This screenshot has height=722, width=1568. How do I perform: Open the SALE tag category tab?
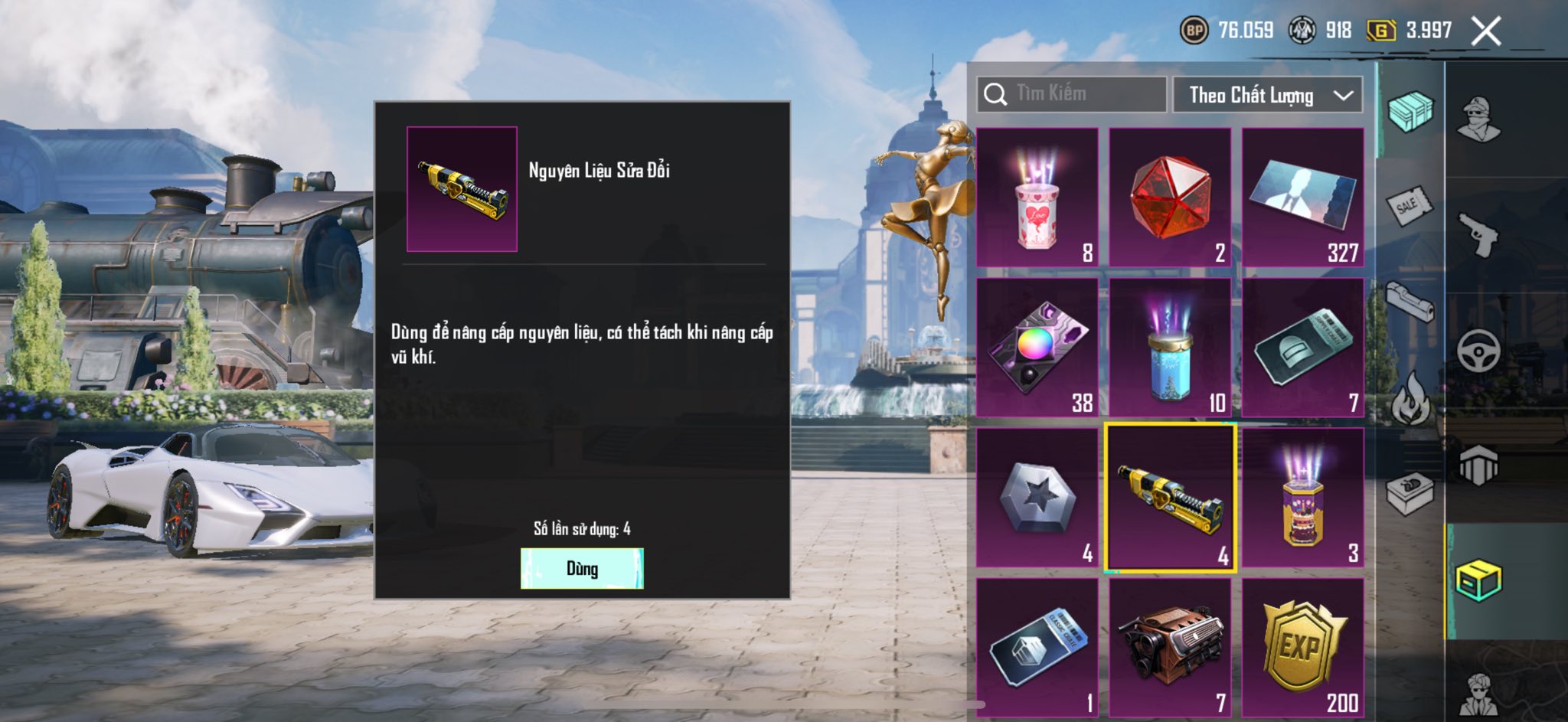tap(1409, 205)
